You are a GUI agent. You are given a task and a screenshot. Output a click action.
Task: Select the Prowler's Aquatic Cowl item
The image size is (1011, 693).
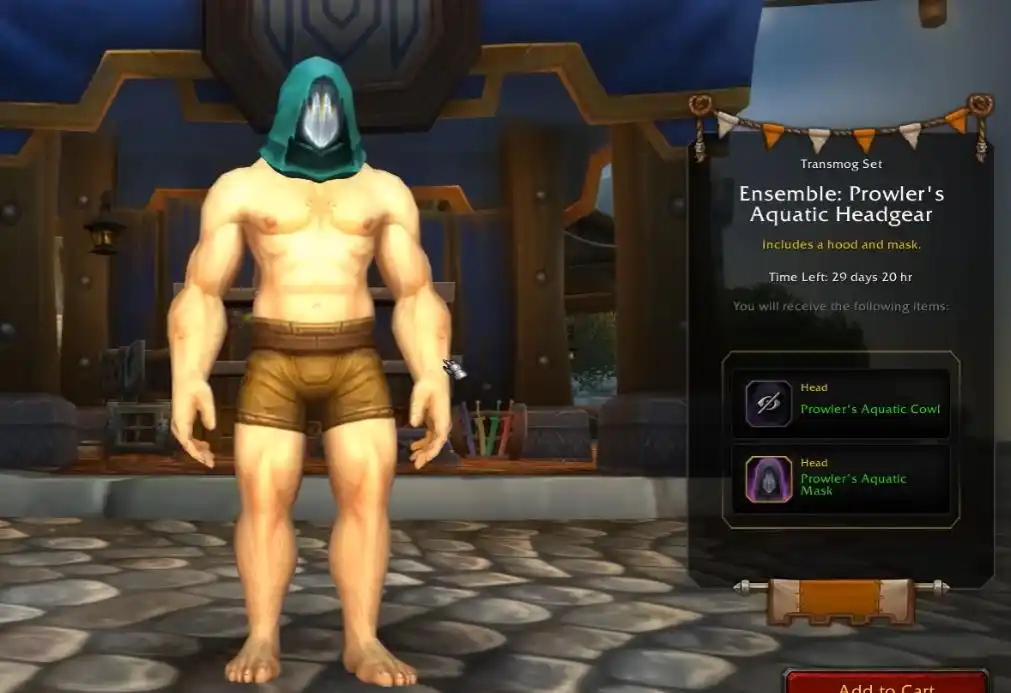click(840, 404)
